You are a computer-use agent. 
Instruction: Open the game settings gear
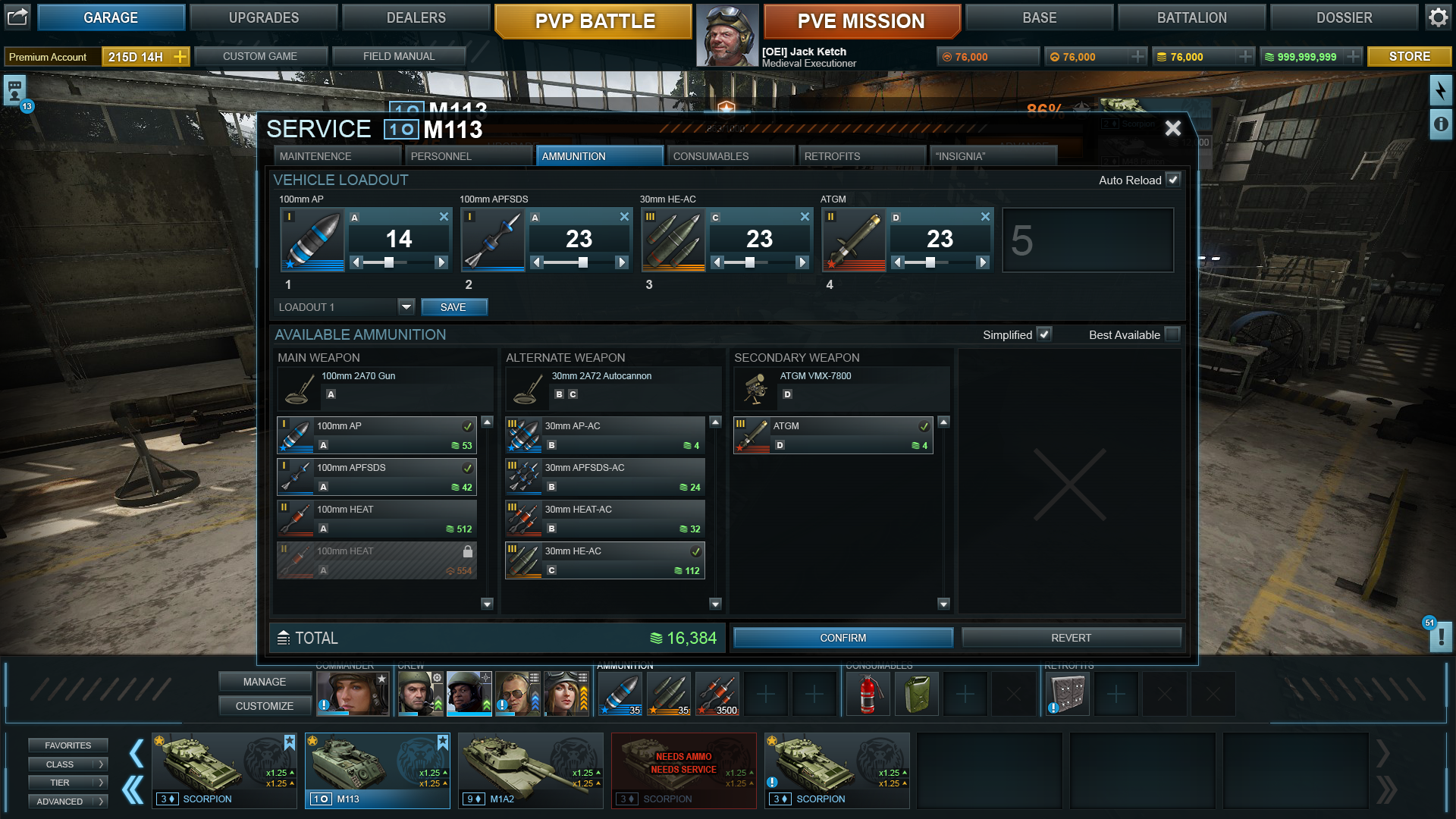1439,17
